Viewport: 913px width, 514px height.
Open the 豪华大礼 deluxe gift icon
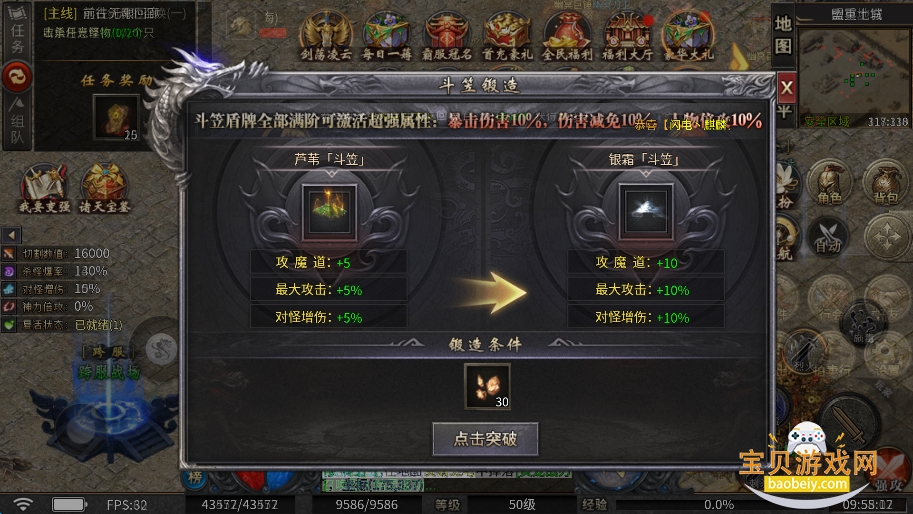pos(689,36)
